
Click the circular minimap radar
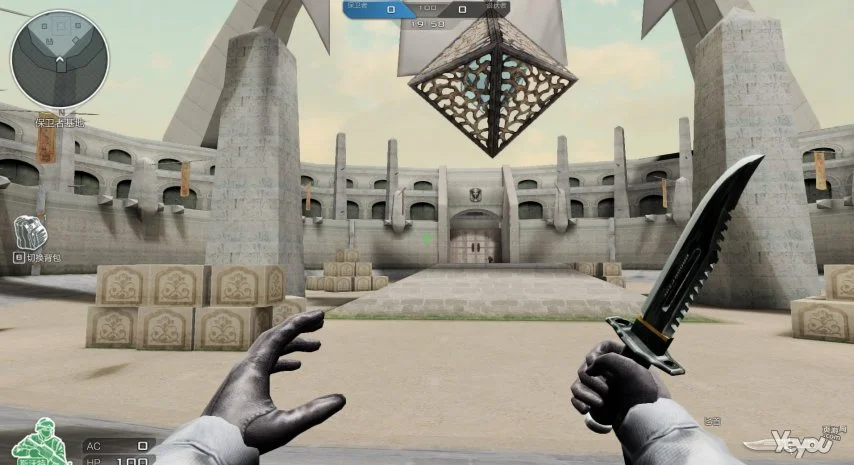point(59,58)
